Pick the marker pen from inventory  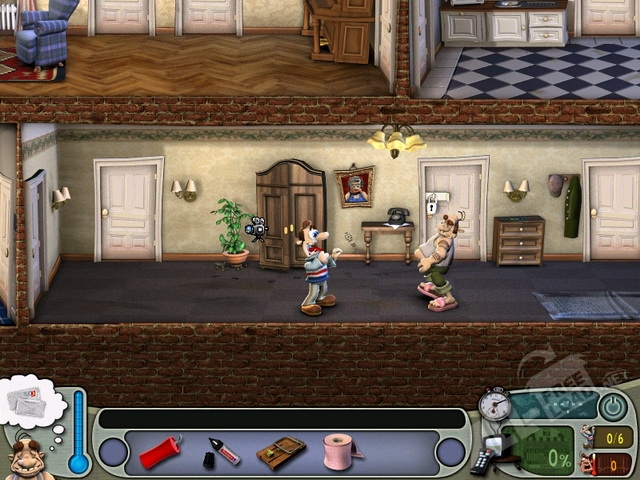222,452
